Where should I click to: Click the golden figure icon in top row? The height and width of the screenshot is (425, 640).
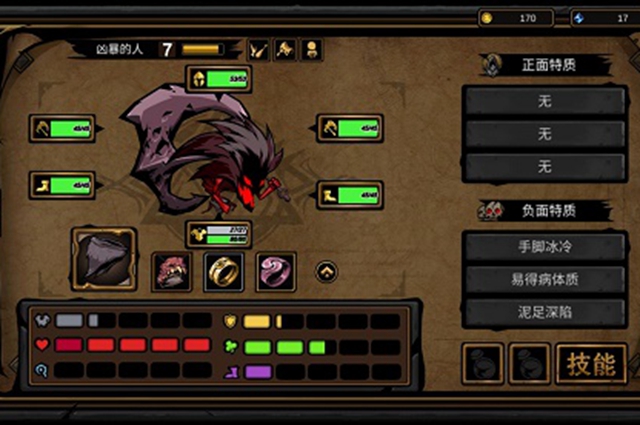311,48
